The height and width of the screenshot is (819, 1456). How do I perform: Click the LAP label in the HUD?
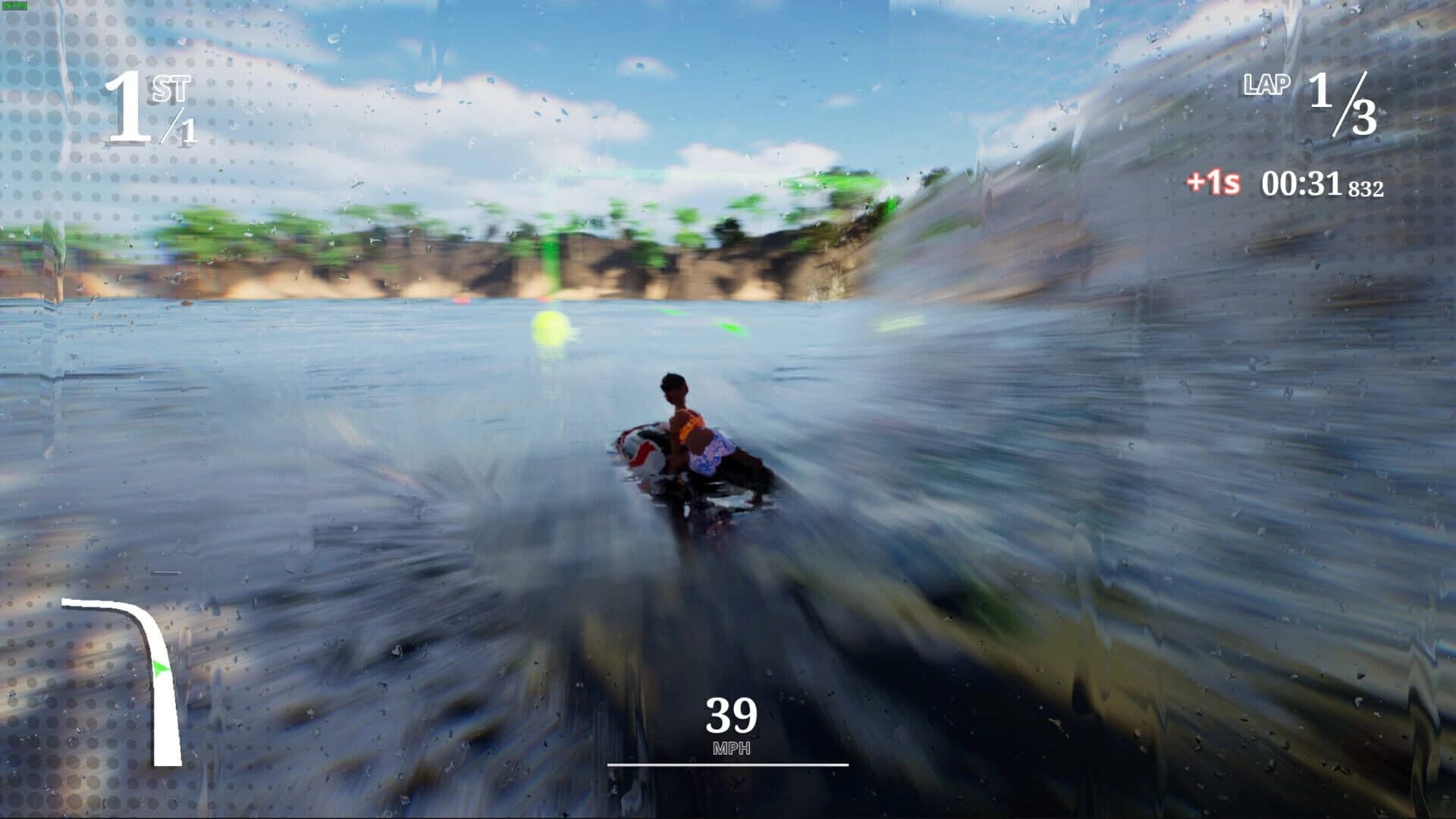tap(1266, 86)
